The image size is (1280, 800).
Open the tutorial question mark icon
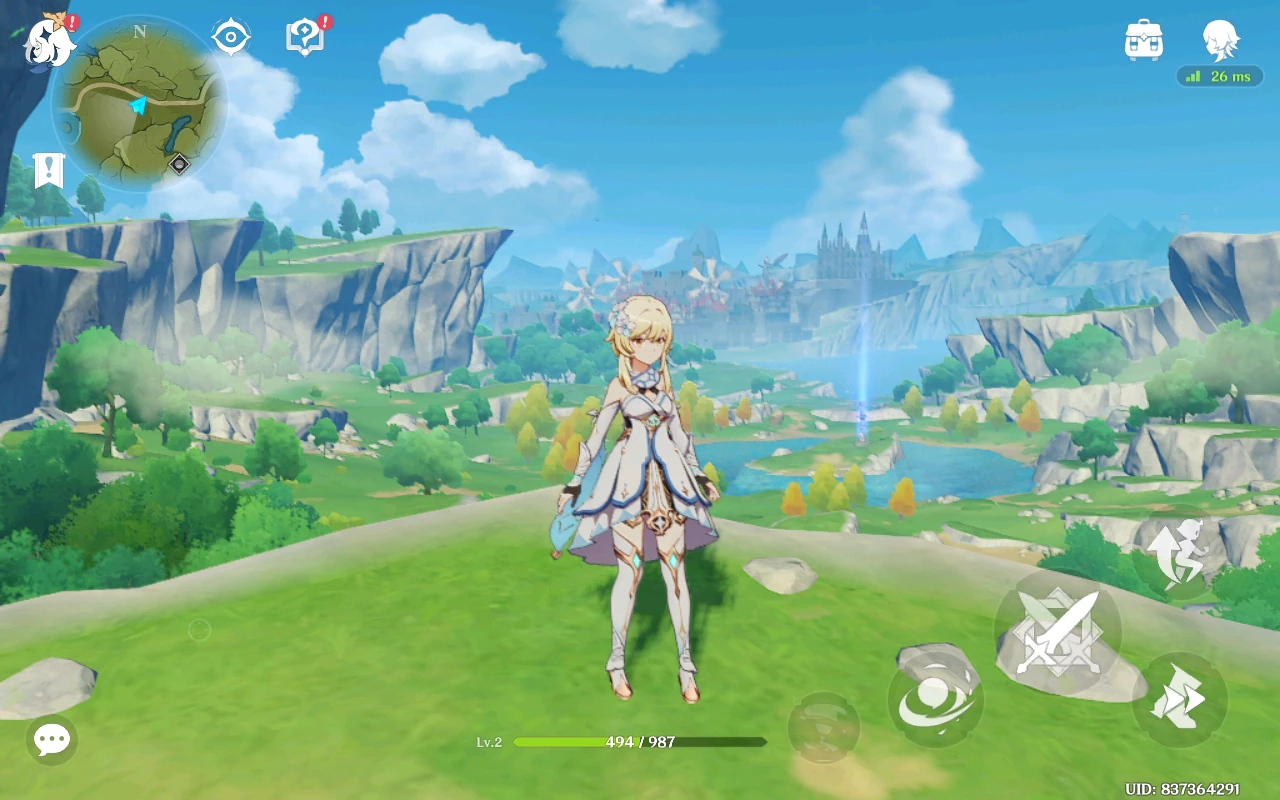[x=304, y=38]
